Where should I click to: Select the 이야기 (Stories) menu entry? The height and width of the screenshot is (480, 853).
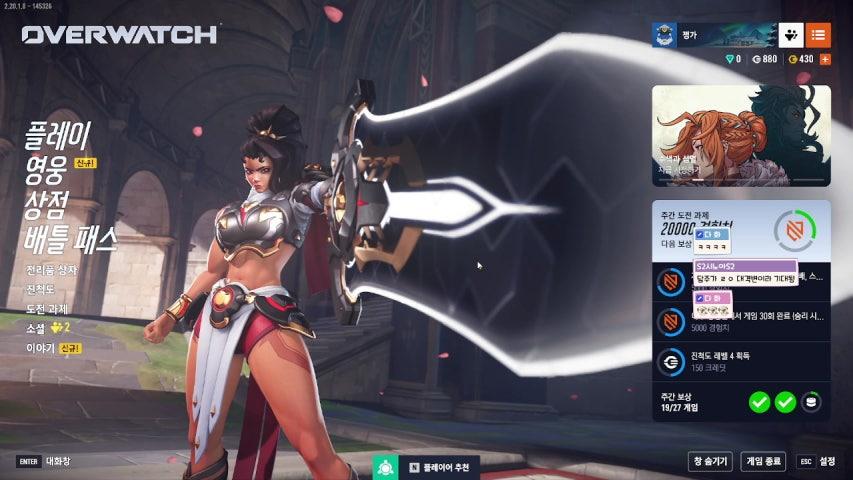tap(40, 348)
